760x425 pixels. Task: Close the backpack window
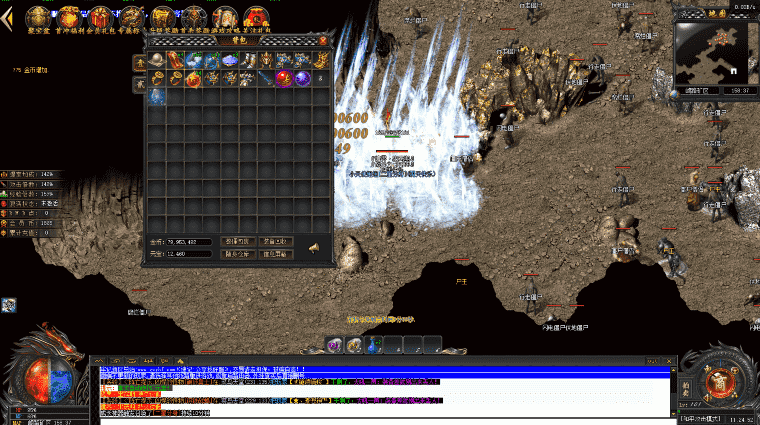[323, 41]
